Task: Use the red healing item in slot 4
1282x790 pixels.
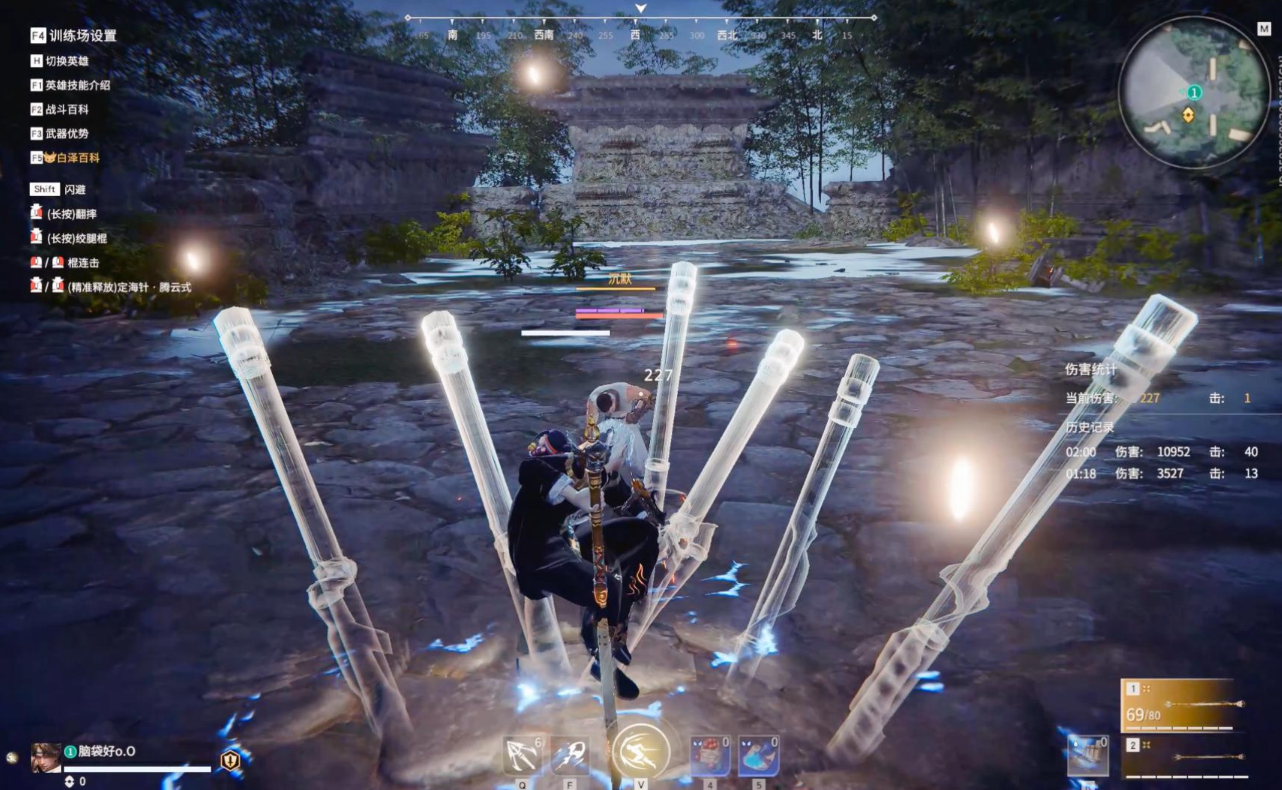Action: point(710,756)
